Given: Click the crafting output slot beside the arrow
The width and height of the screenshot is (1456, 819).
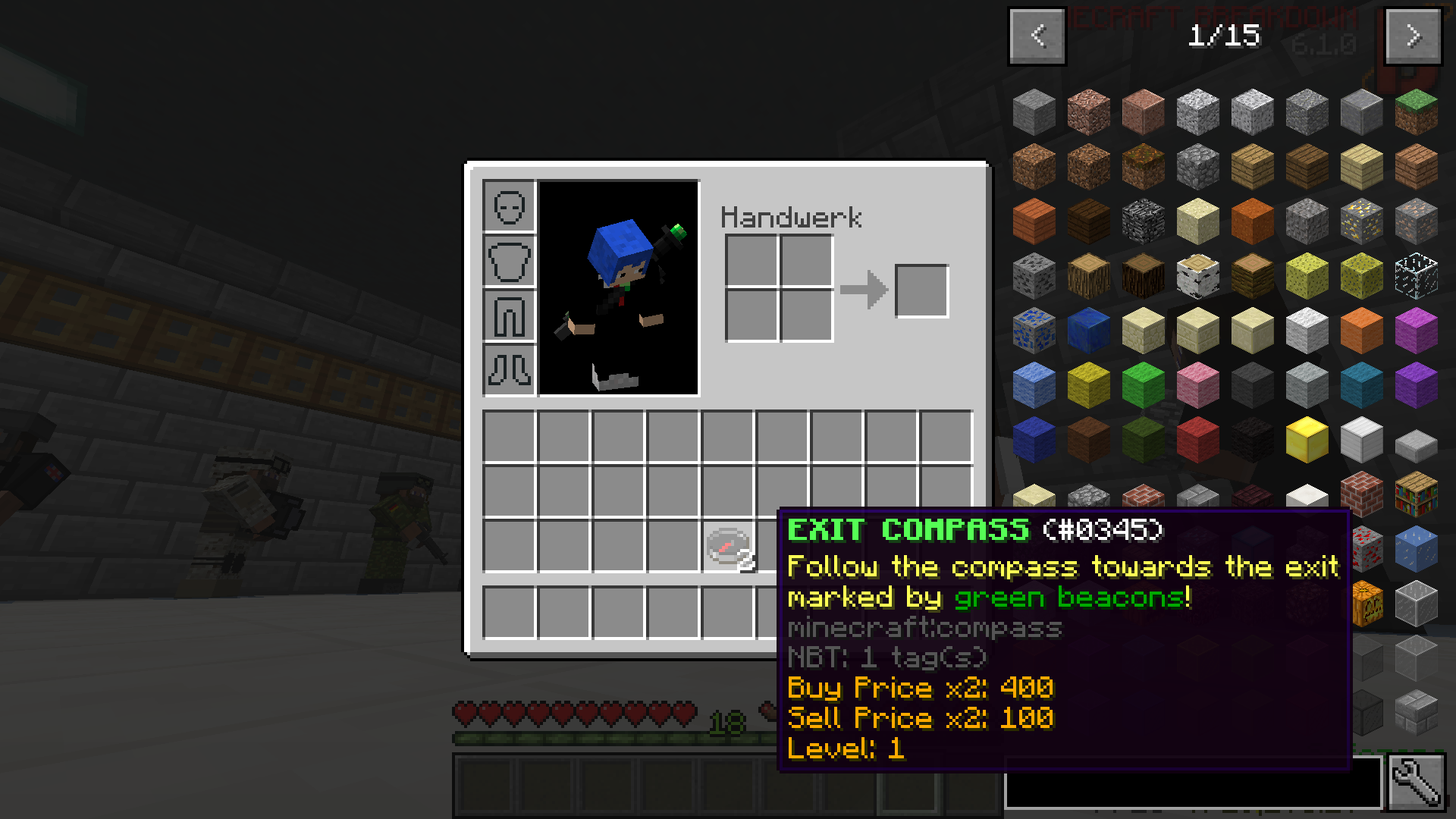Looking at the screenshot, I should (x=921, y=290).
